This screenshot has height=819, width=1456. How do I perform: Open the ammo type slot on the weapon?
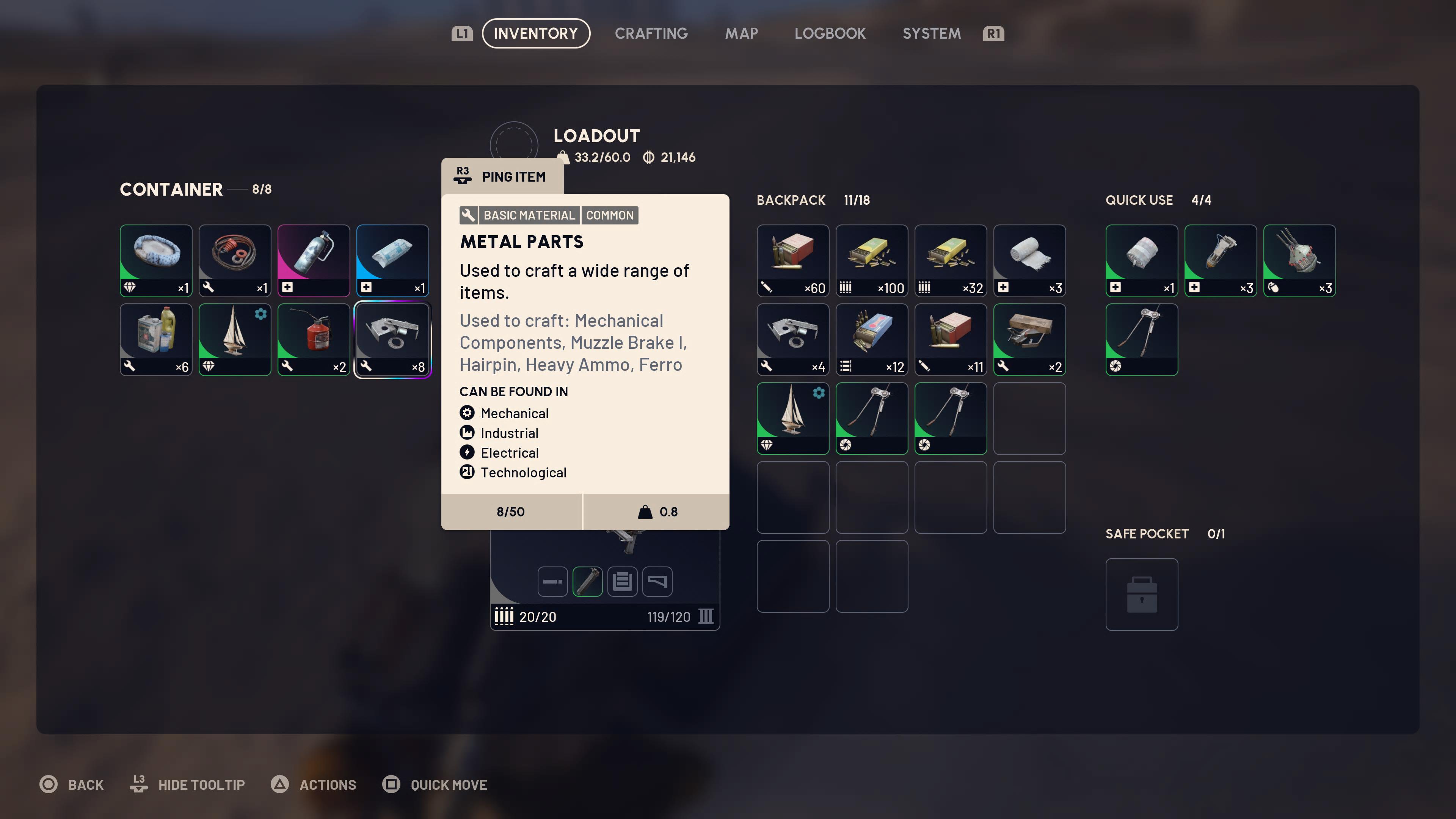click(622, 581)
